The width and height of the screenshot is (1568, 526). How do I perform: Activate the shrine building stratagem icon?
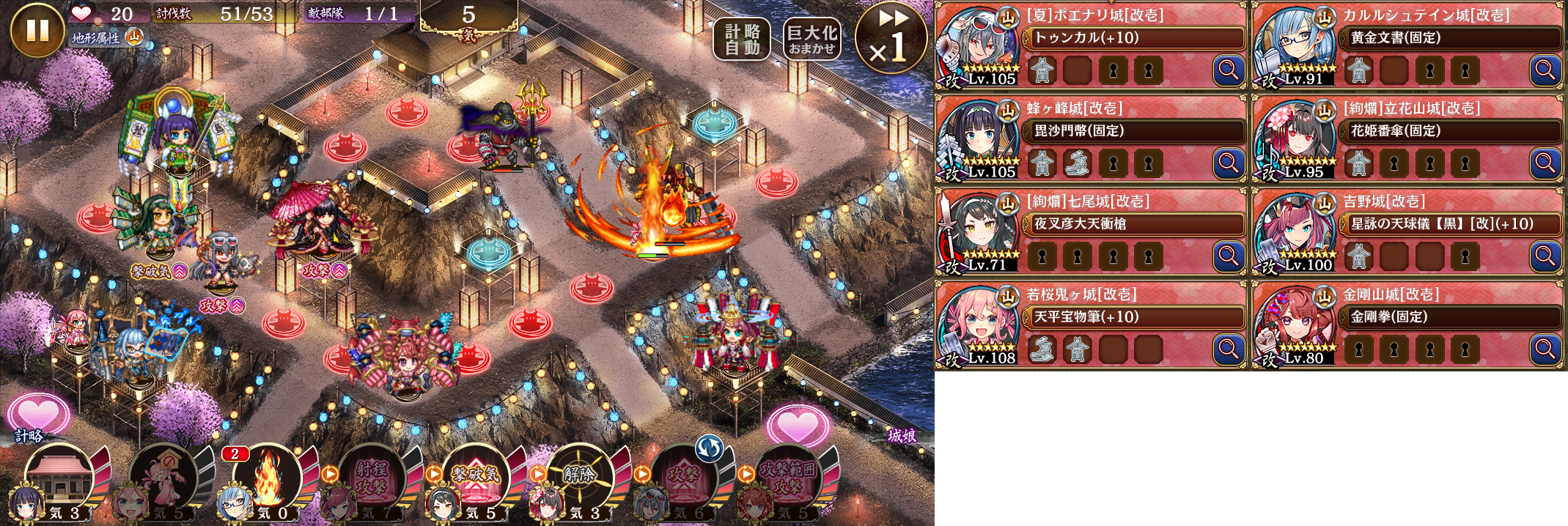click(x=60, y=478)
